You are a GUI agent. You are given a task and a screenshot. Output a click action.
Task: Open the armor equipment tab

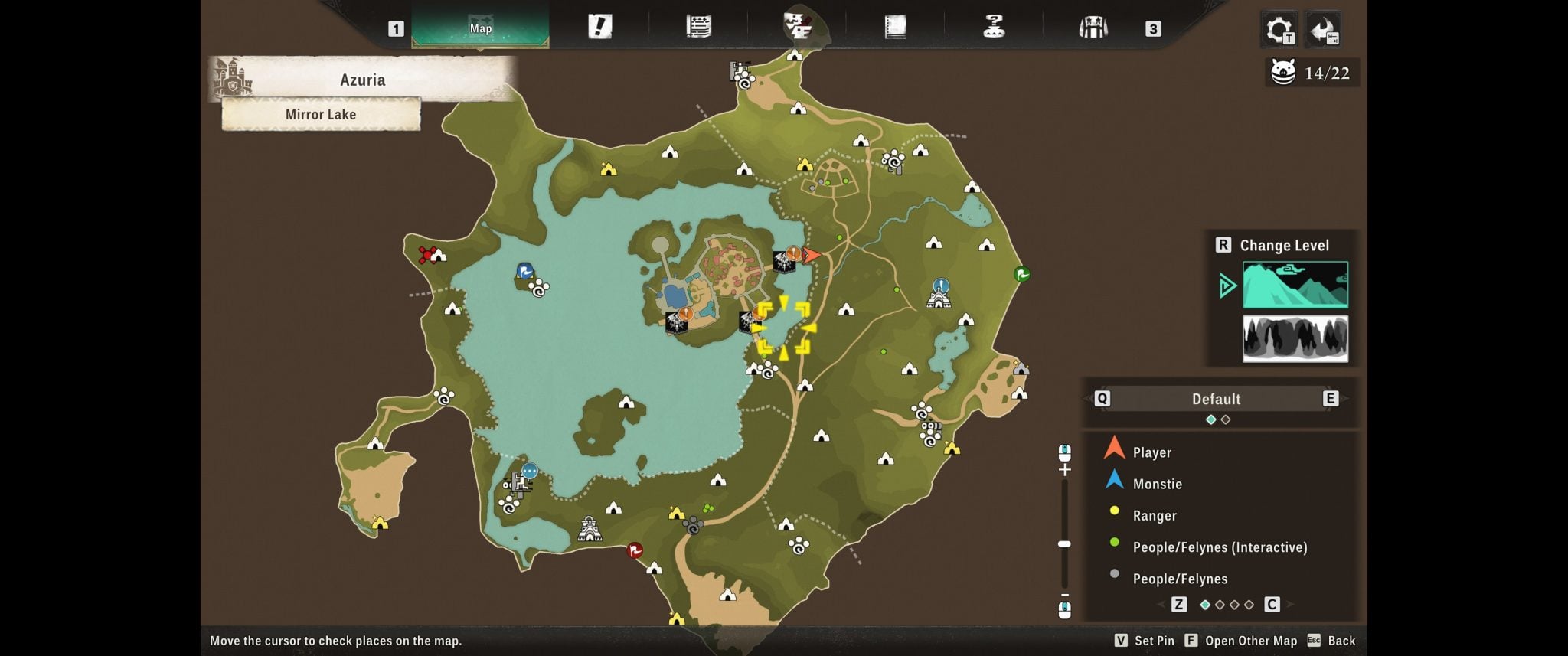click(x=1093, y=28)
